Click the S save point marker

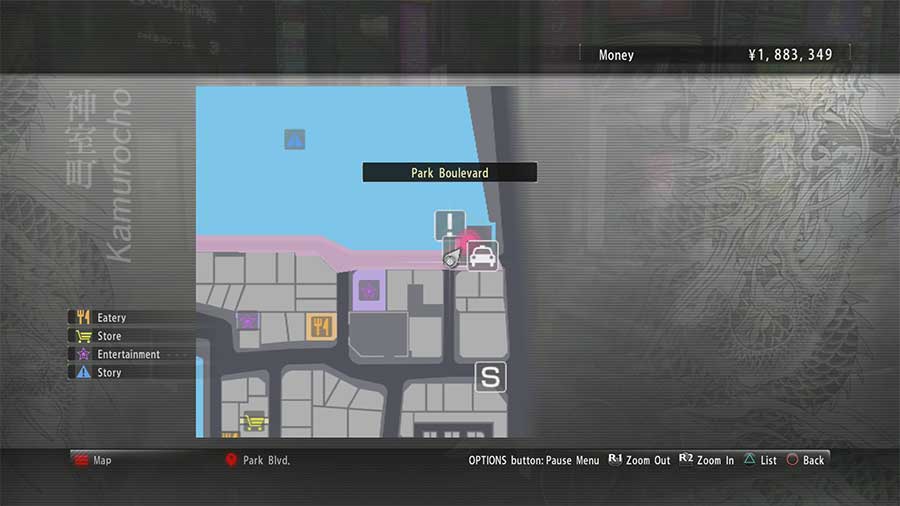pos(490,377)
